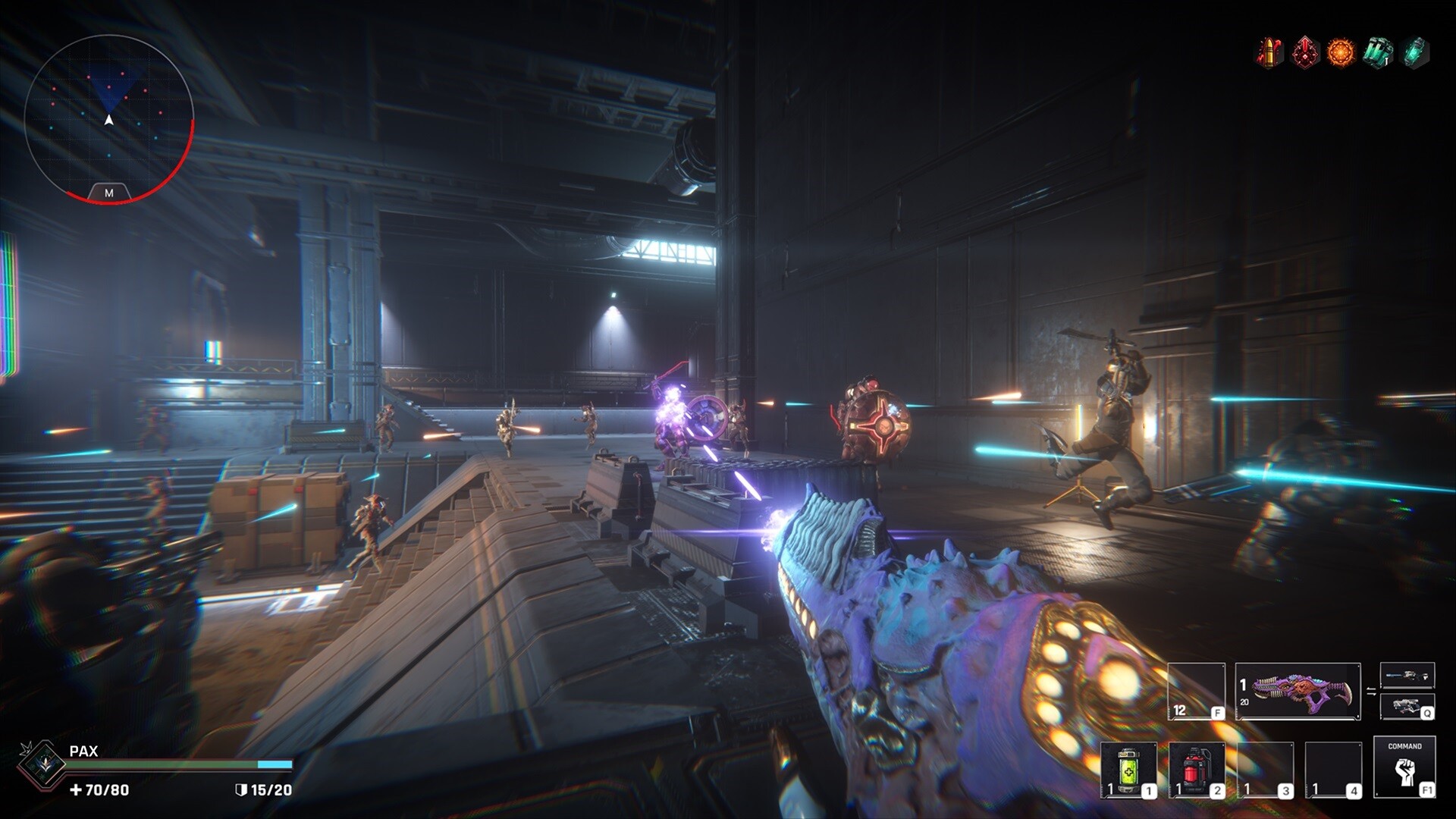Select the purple alien weapon slot

(1298, 691)
